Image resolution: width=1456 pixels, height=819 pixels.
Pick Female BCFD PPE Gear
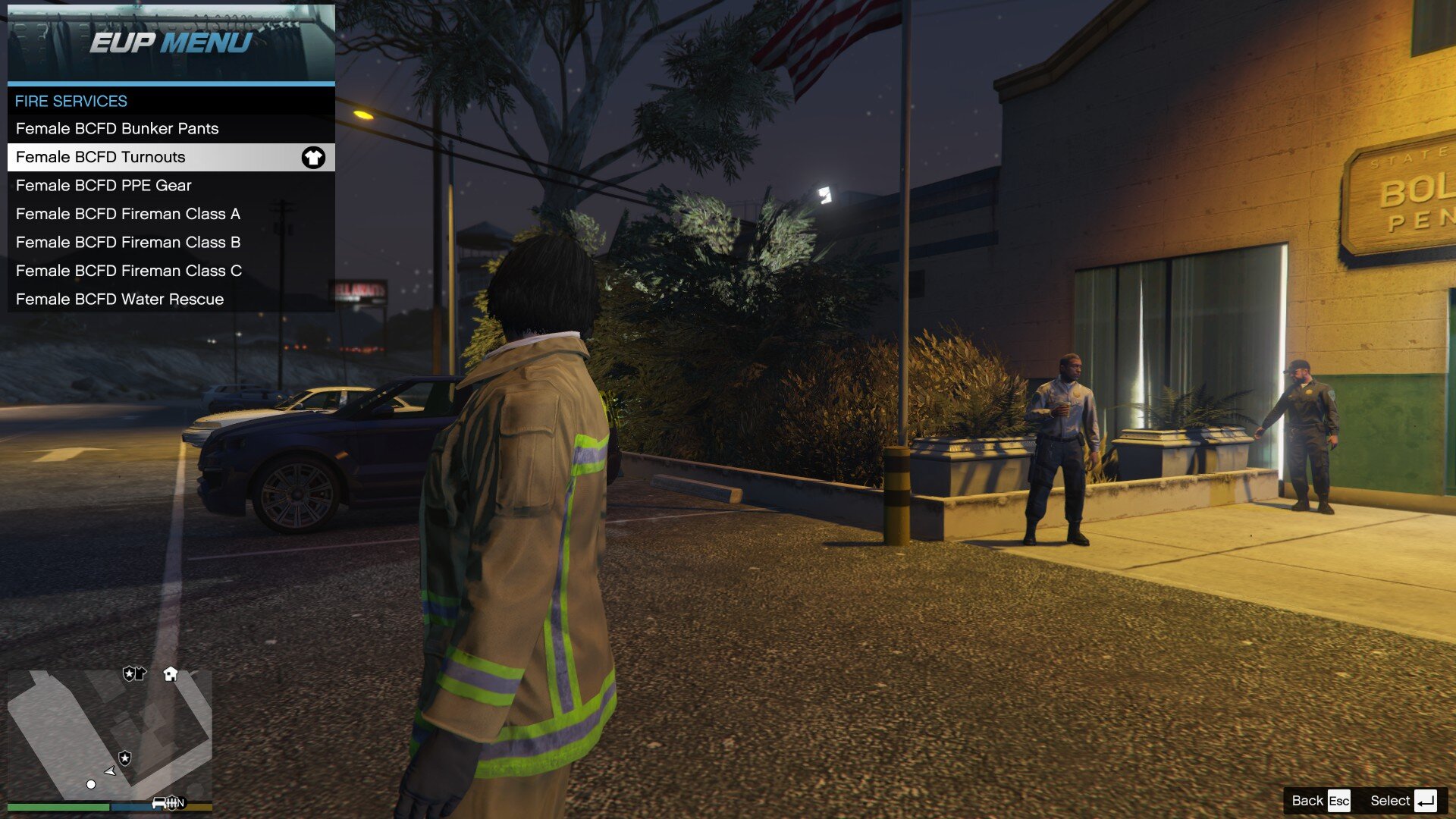[x=104, y=186]
